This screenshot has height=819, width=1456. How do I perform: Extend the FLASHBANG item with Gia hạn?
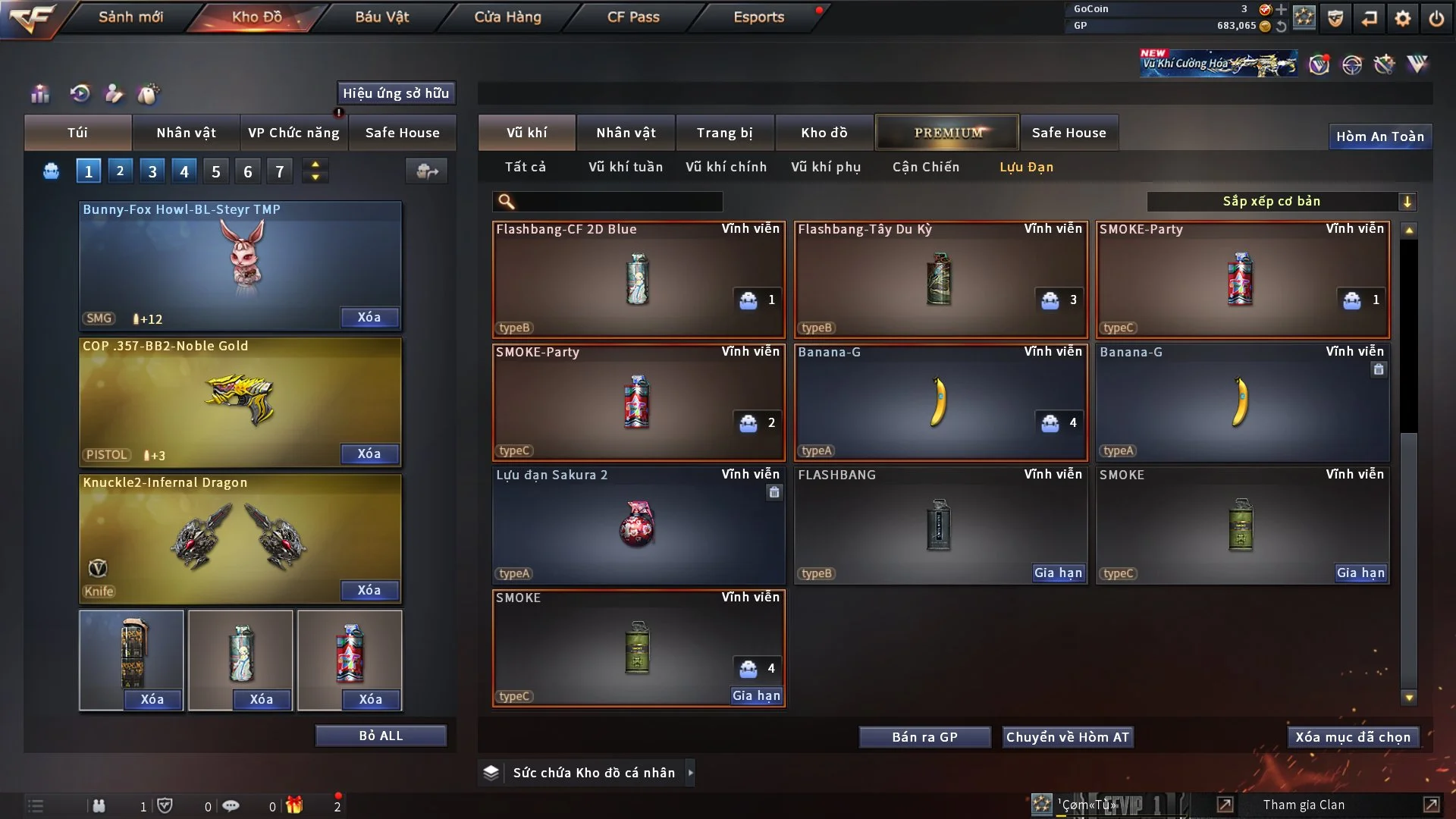[1058, 573]
